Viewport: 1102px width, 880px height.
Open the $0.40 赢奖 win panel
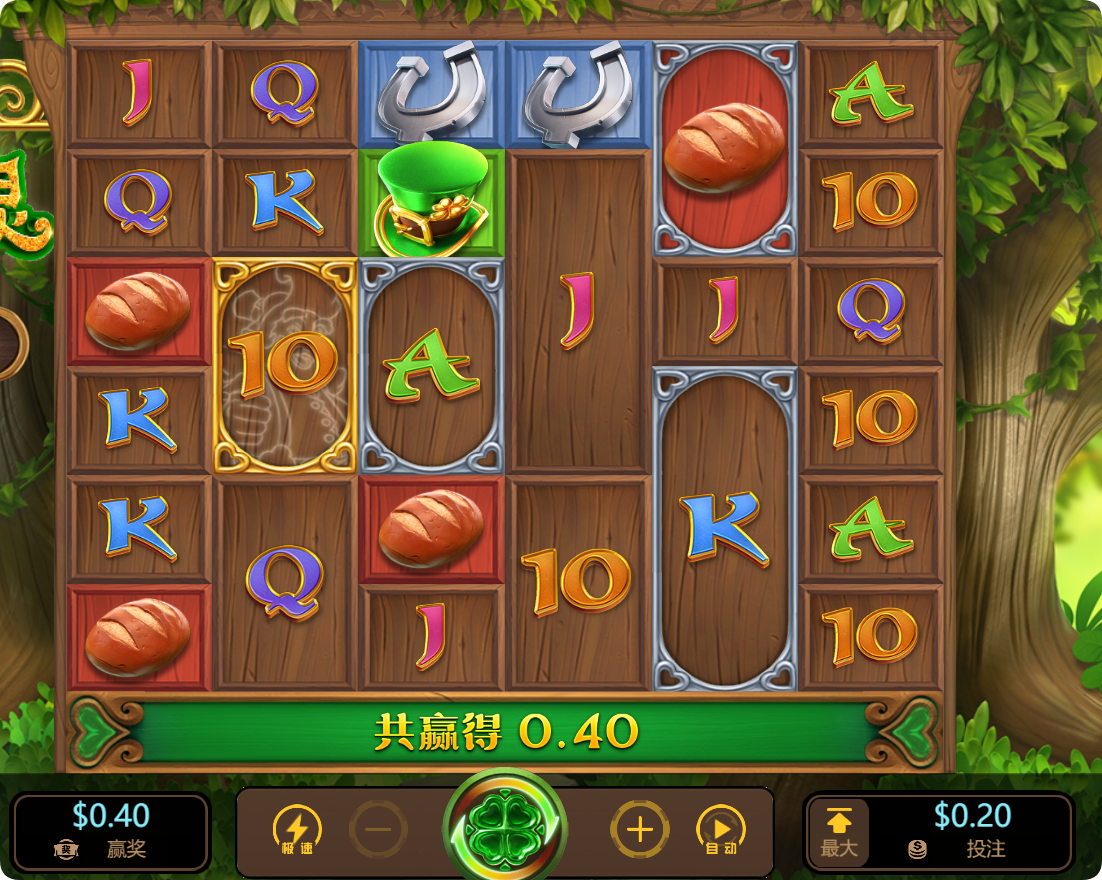(111, 832)
